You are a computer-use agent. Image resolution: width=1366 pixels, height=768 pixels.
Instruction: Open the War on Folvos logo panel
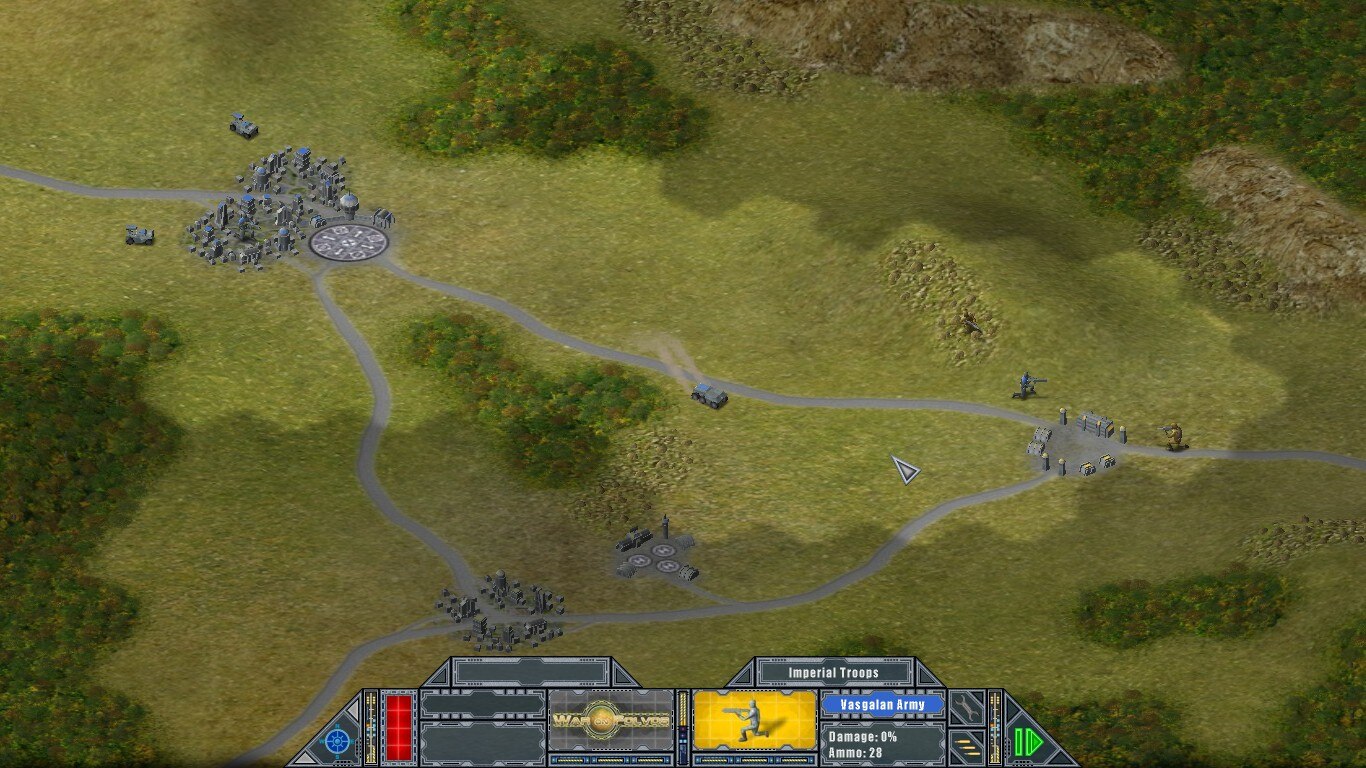coord(611,720)
